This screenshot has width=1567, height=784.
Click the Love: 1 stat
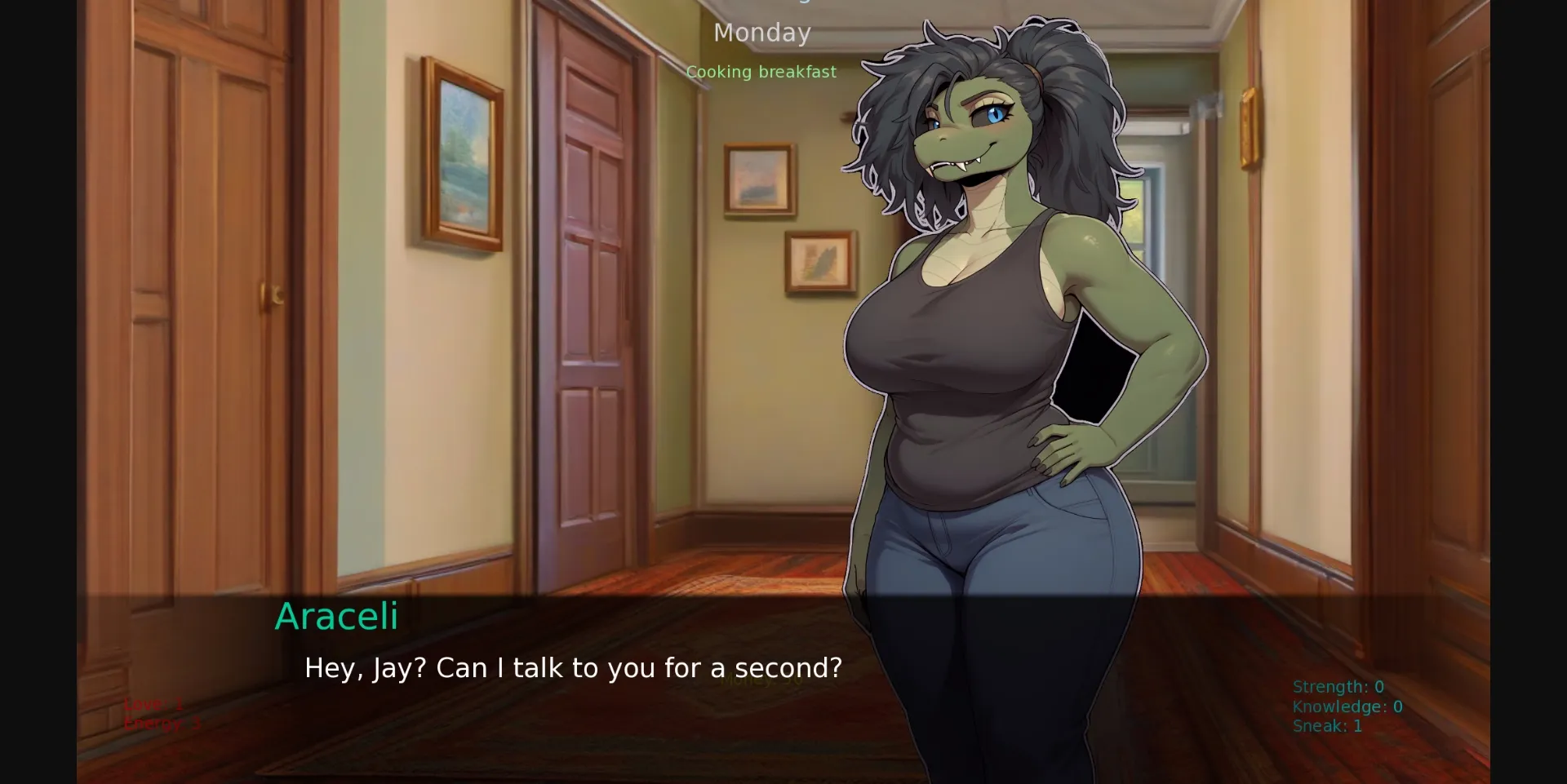(x=153, y=703)
